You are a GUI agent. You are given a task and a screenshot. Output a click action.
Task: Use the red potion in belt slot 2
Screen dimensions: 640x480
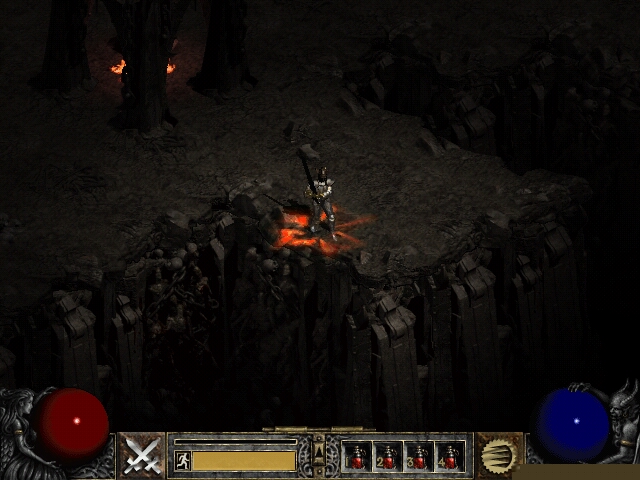click(x=388, y=457)
